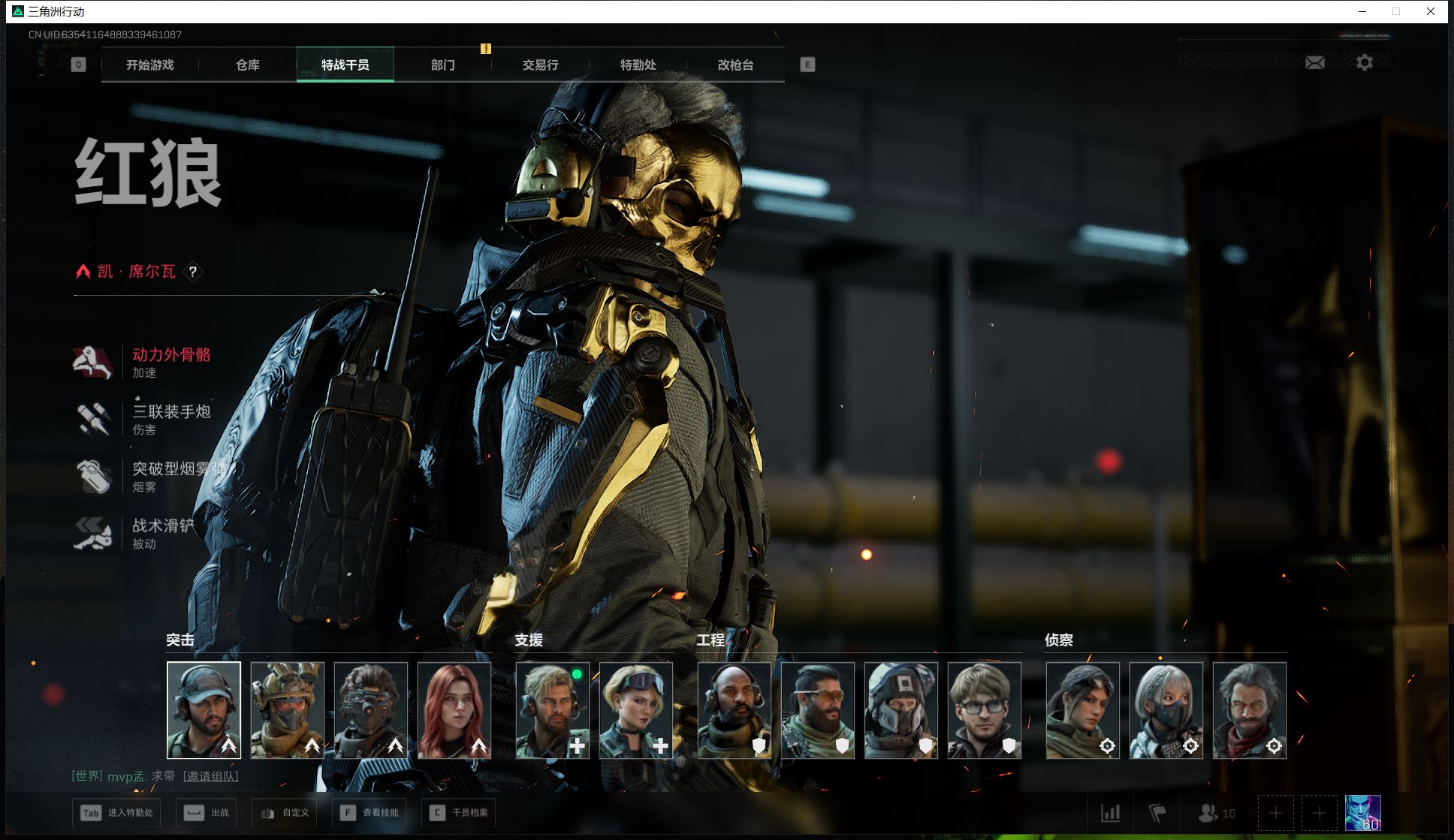Go to the 交易行 tab
Image resolution: width=1454 pixels, height=840 pixels.
pos(540,65)
